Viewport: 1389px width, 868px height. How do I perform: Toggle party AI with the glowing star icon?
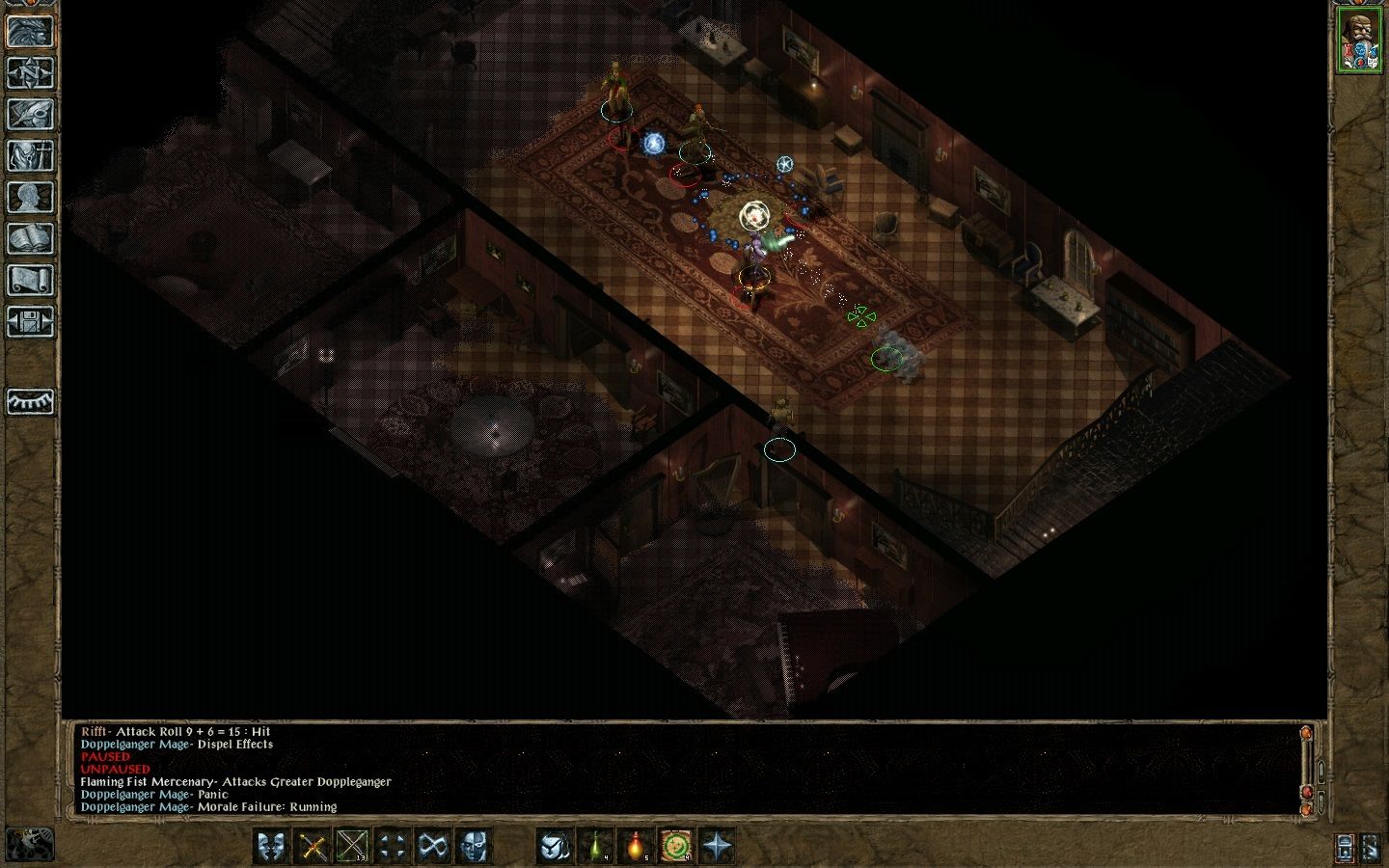pyautogui.click(x=716, y=846)
